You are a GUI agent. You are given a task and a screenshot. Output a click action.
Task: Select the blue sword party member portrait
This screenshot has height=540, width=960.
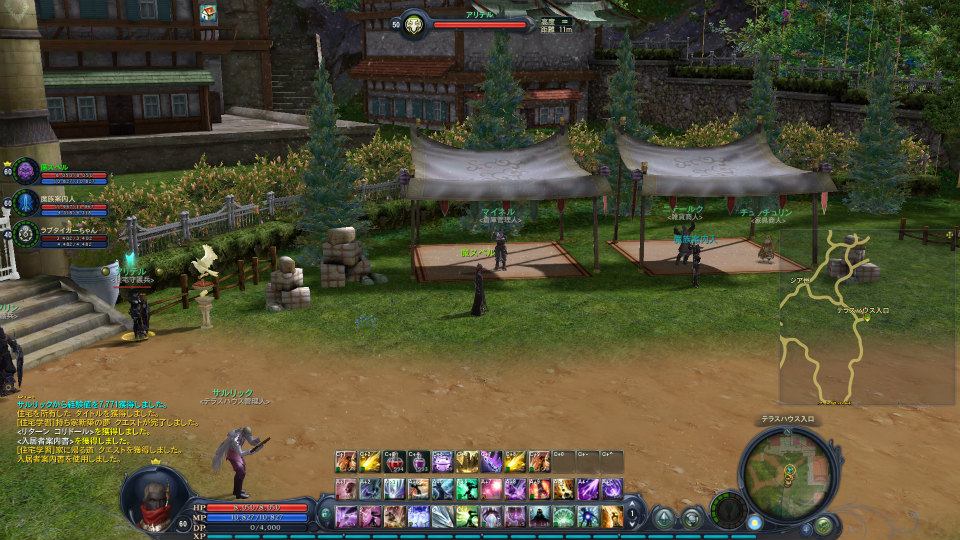click(x=26, y=204)
